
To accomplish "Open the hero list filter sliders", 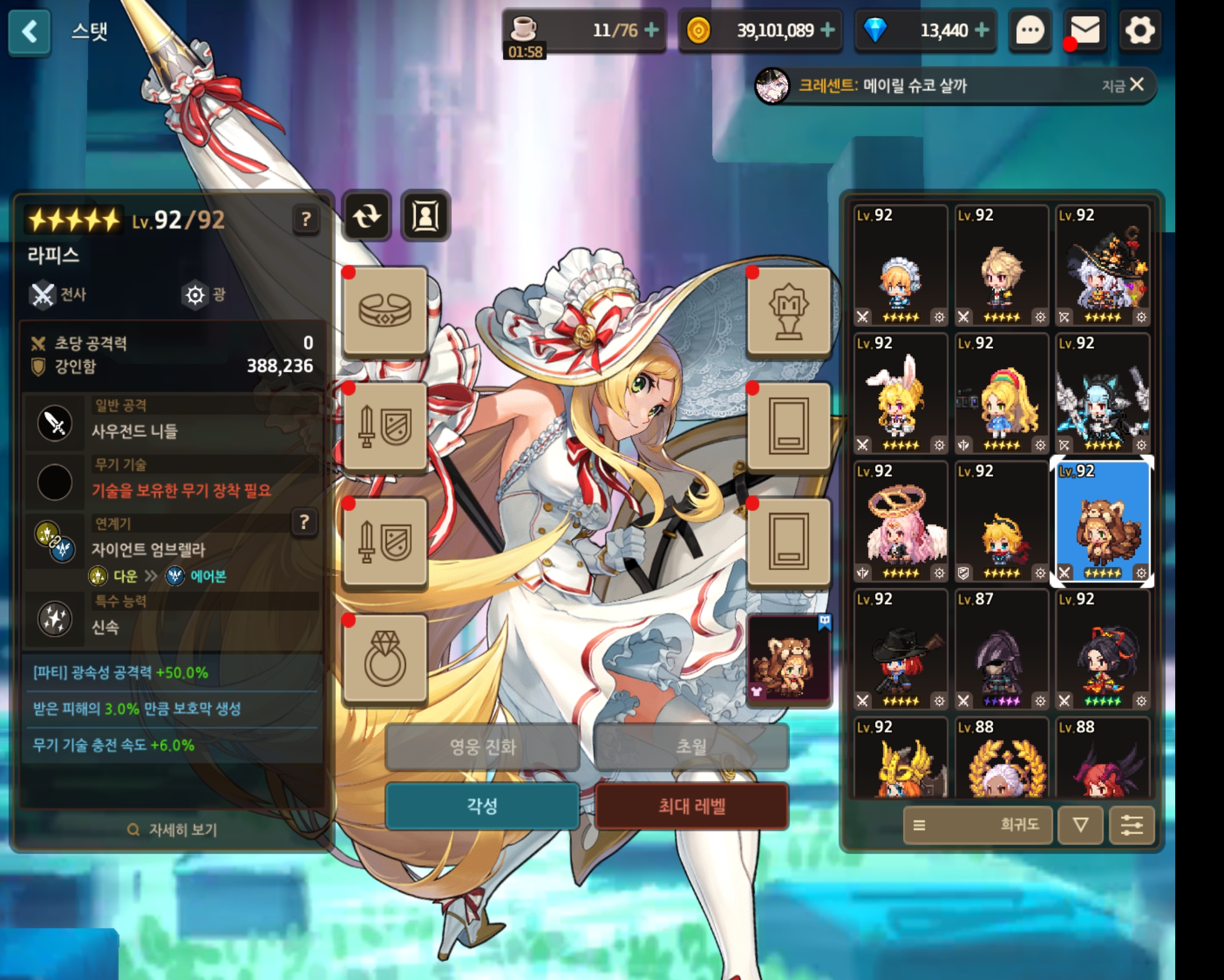I will click(1131, 824).
